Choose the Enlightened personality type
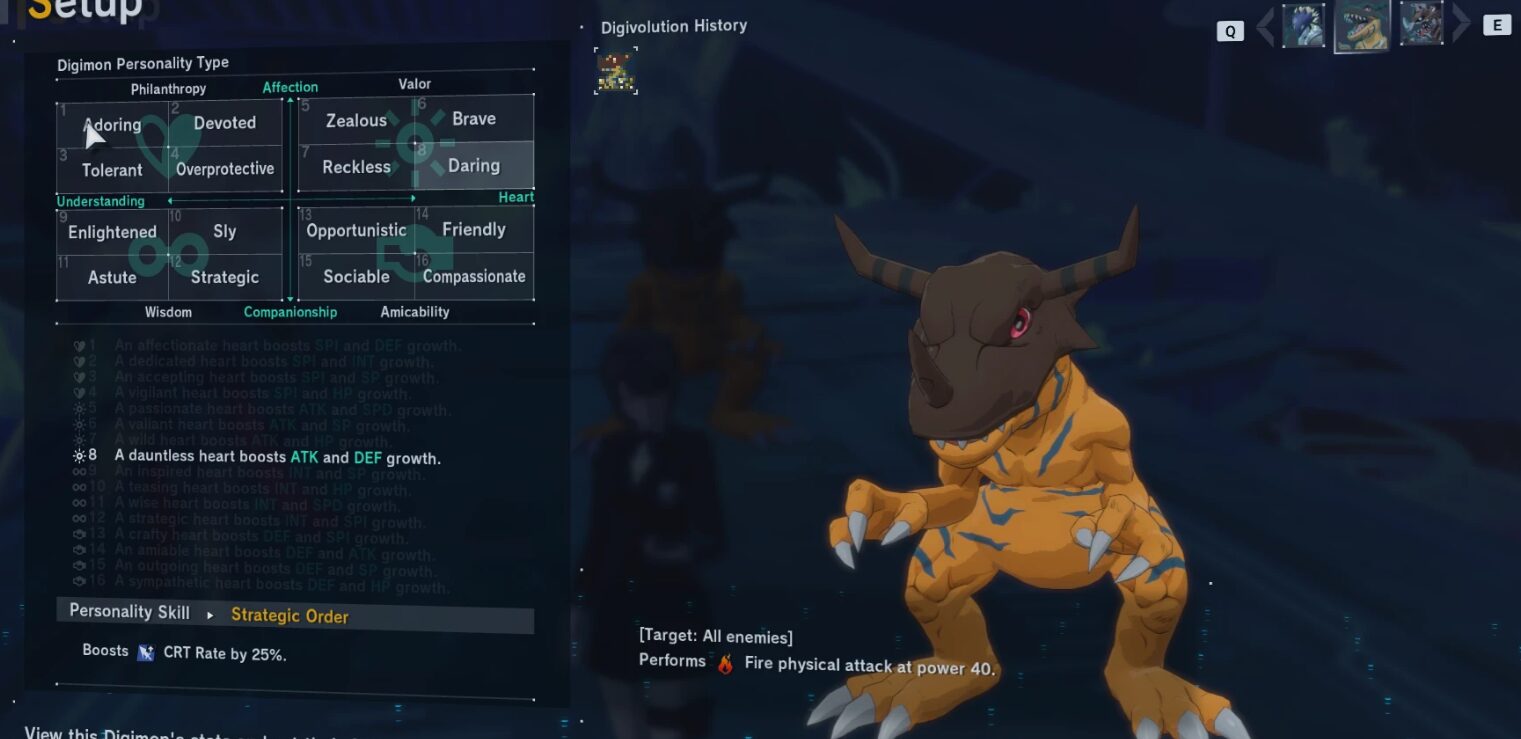 pos(112,232)
